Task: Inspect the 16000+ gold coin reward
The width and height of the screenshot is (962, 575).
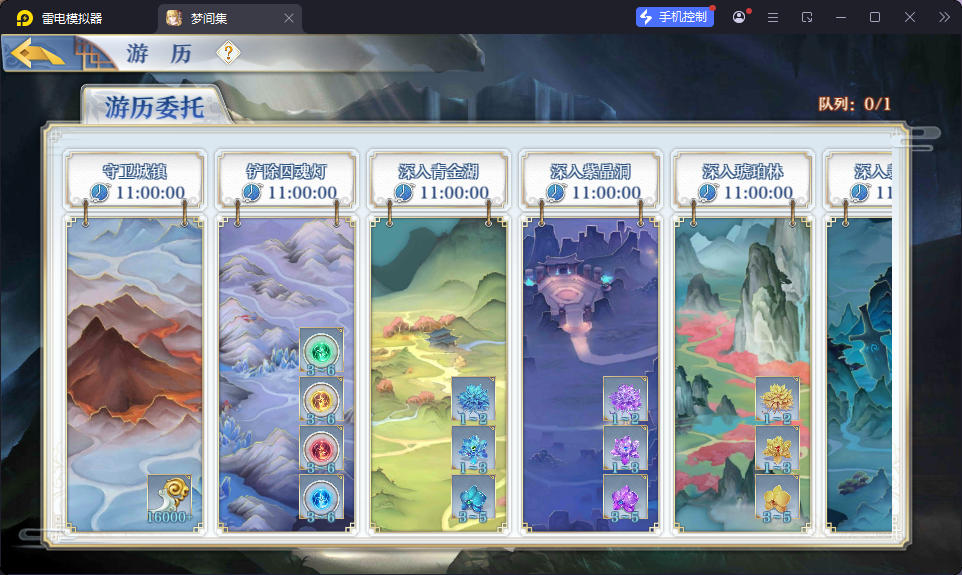Action: [x=169, y=496]
